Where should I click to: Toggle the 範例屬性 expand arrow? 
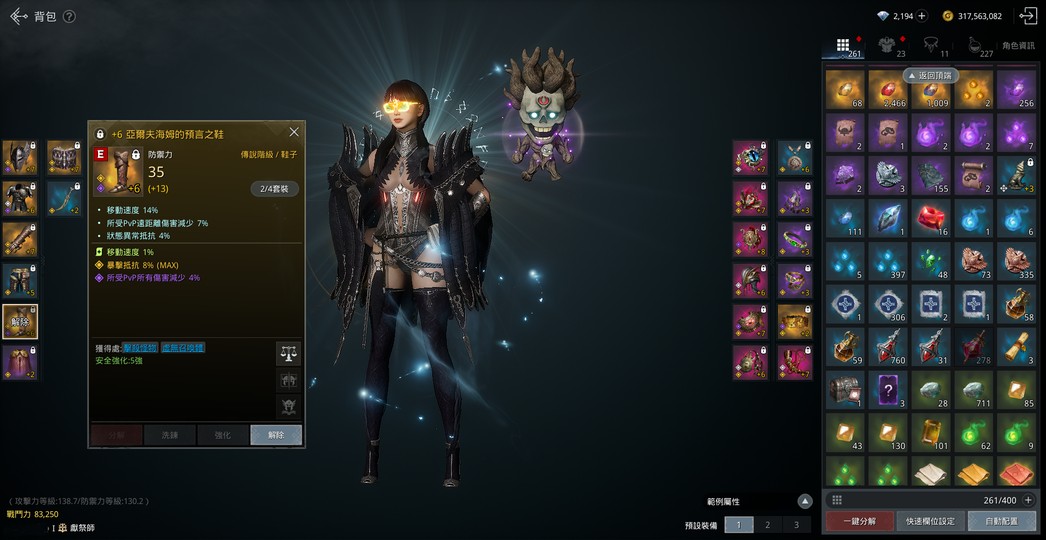805,501
